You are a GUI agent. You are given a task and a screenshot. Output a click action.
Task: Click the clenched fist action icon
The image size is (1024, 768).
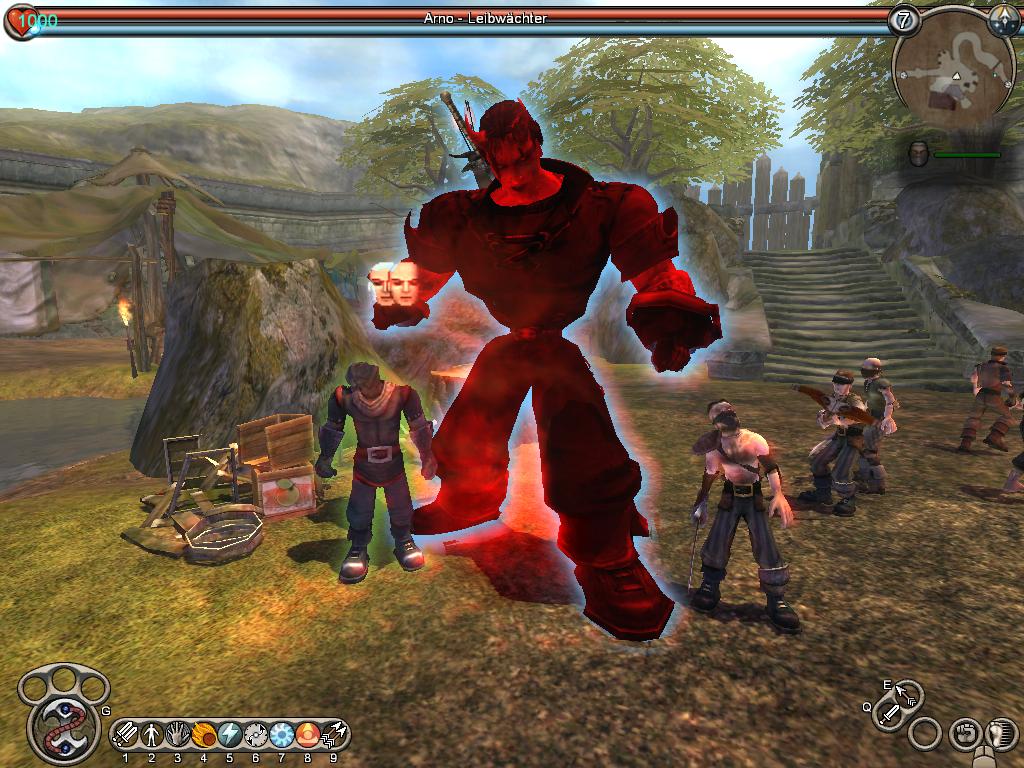(964, 733)
